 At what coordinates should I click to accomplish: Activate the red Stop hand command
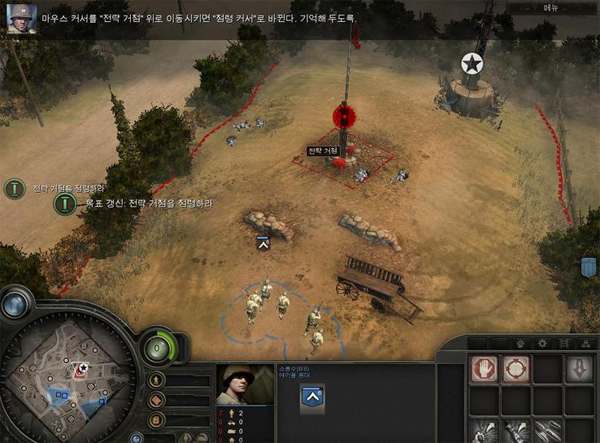(x=485, y=369)
